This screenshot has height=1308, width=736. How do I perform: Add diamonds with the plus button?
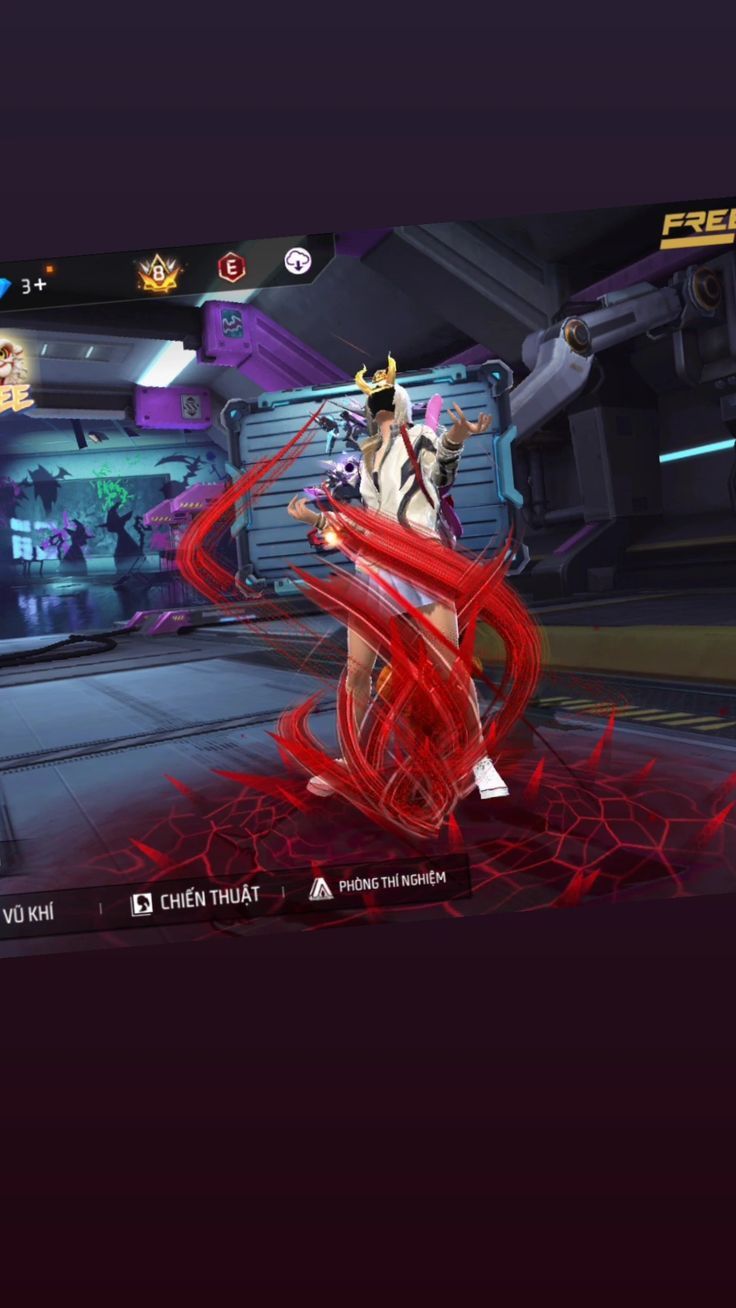(x=39, y=285)
